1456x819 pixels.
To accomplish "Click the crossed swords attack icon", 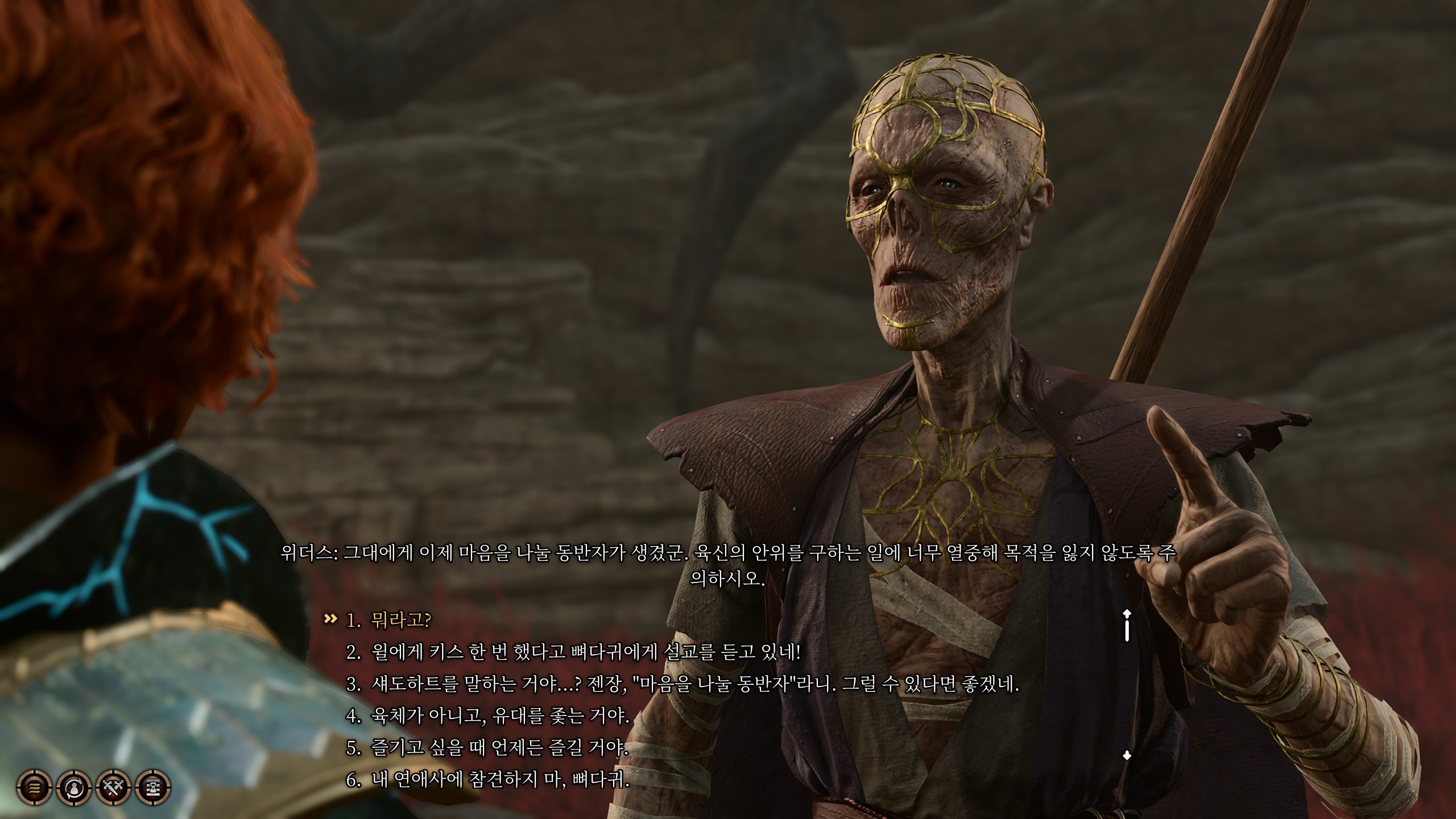I will (114, 788).
